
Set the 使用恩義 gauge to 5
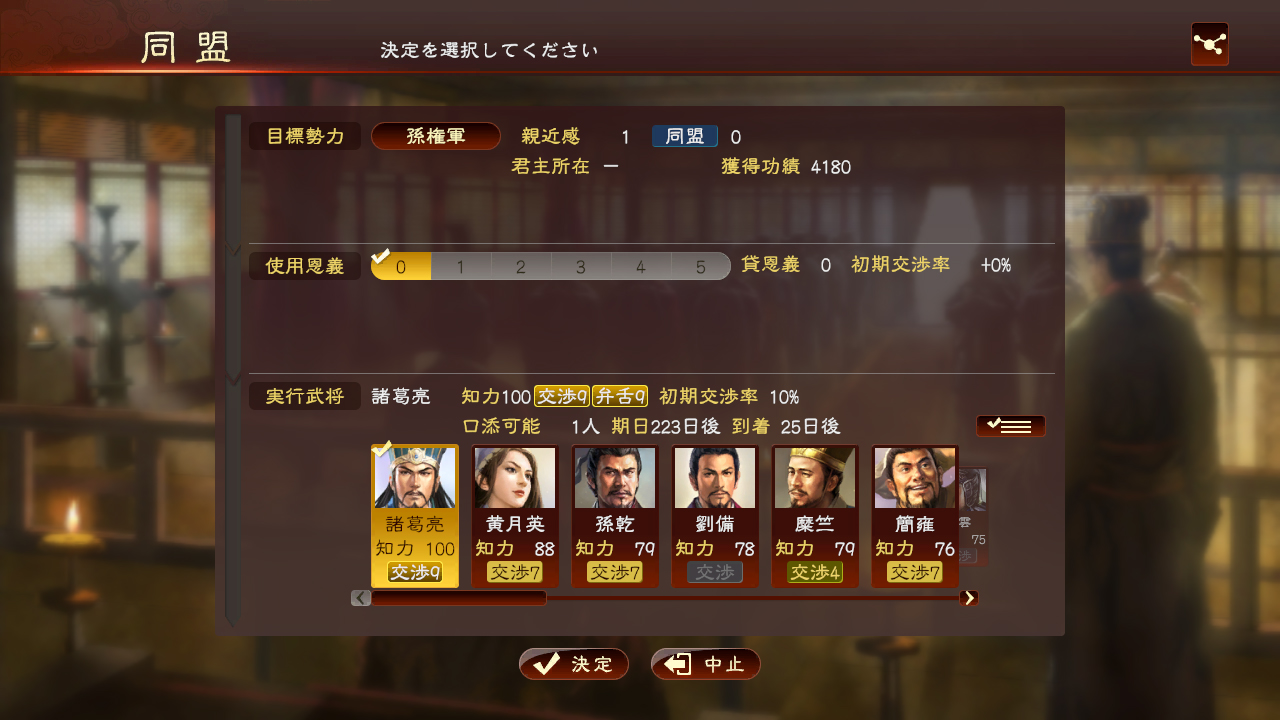(x=700, y=266)
